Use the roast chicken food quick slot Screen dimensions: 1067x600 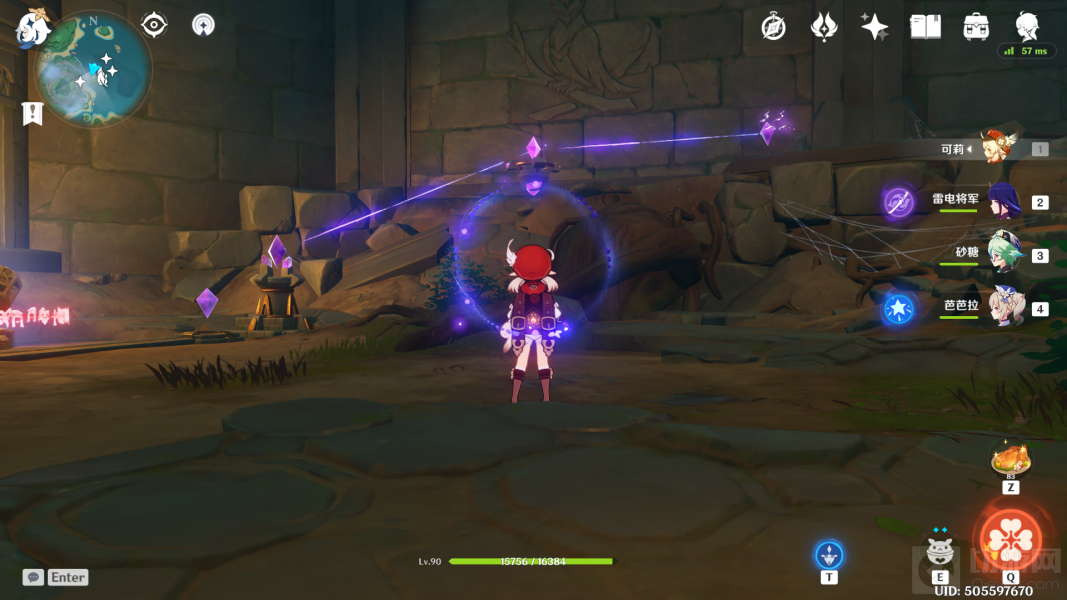(x=1011, y=461)
